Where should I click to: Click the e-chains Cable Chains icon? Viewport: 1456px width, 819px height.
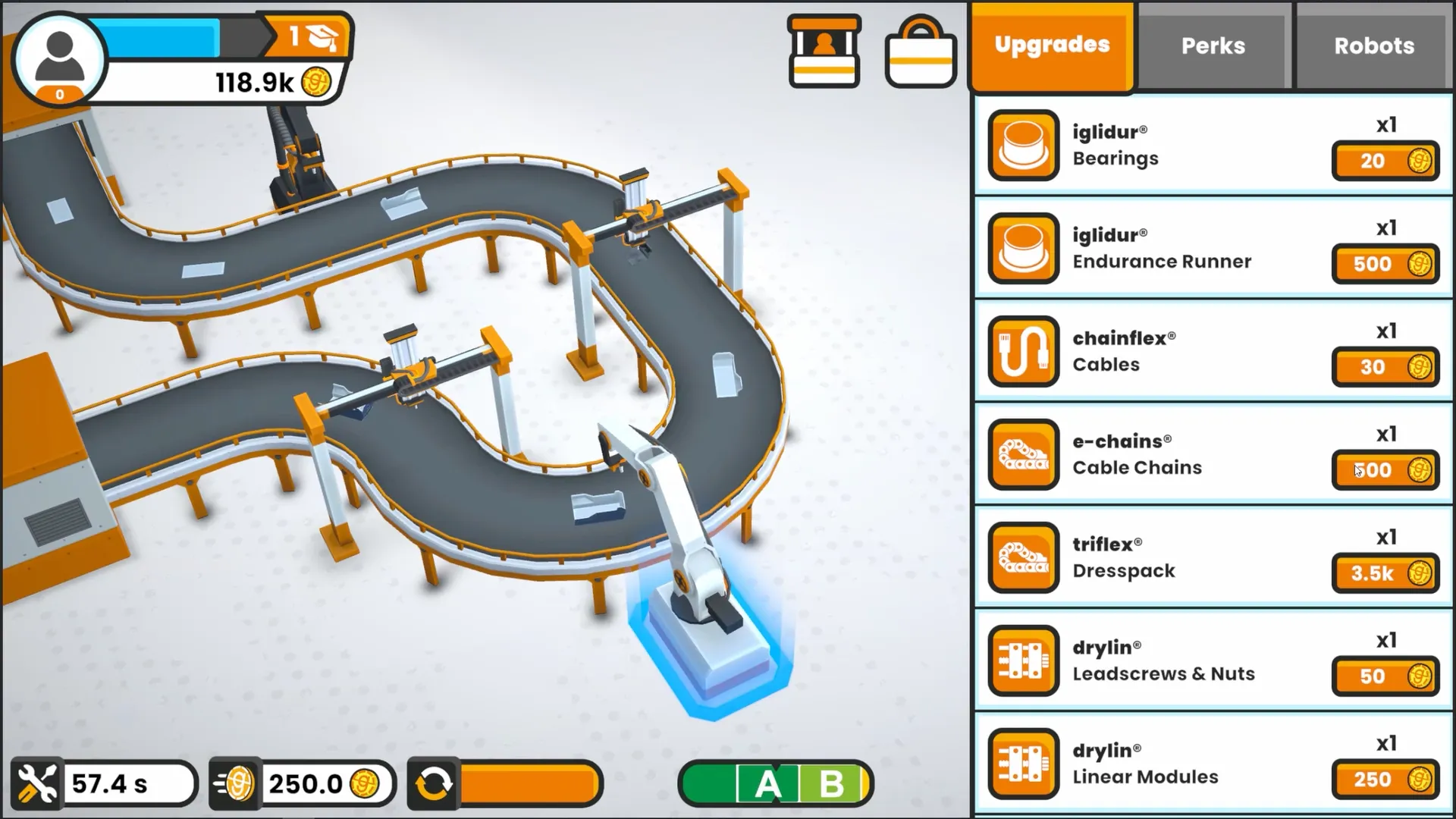(1022, 454)
